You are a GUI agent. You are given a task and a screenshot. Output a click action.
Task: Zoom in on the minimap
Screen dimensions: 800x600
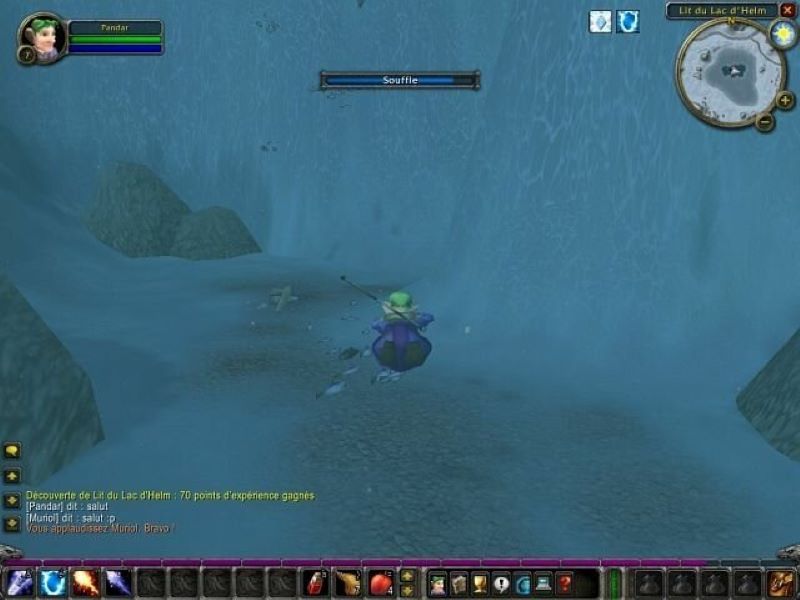point(784,100)
